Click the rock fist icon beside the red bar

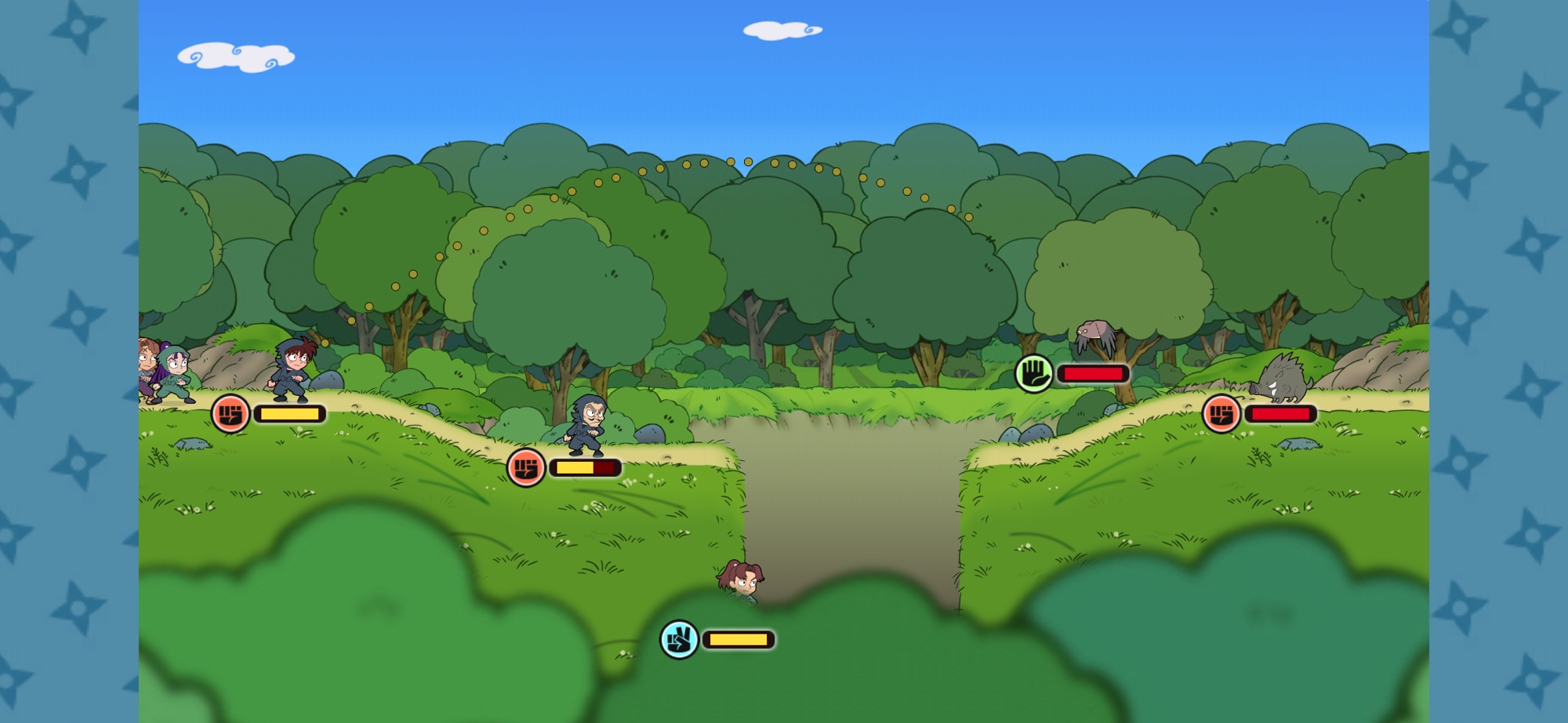[x=1221, y=413]
